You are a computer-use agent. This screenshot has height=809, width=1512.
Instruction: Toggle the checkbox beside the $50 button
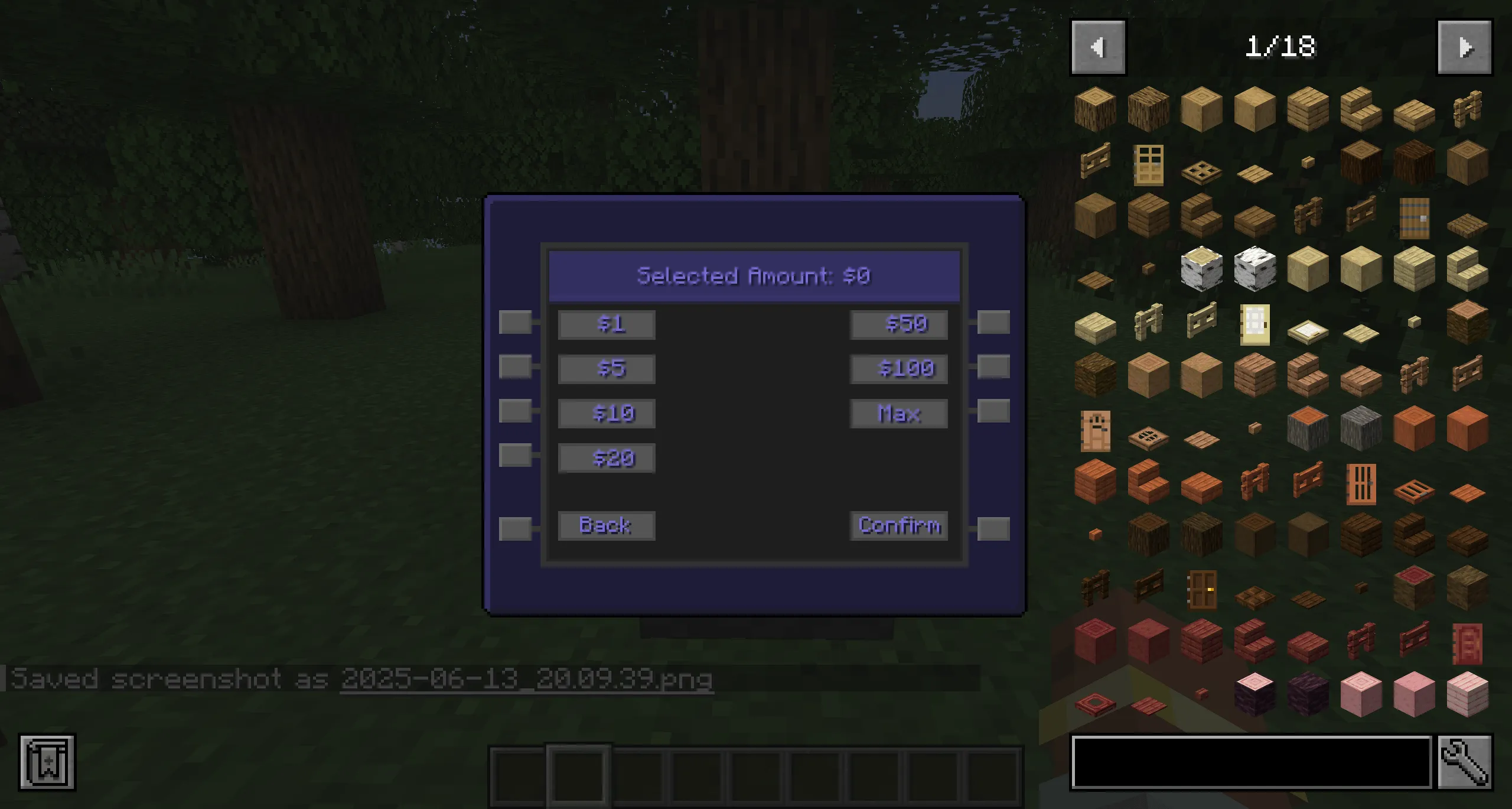[x=994, y=323]
